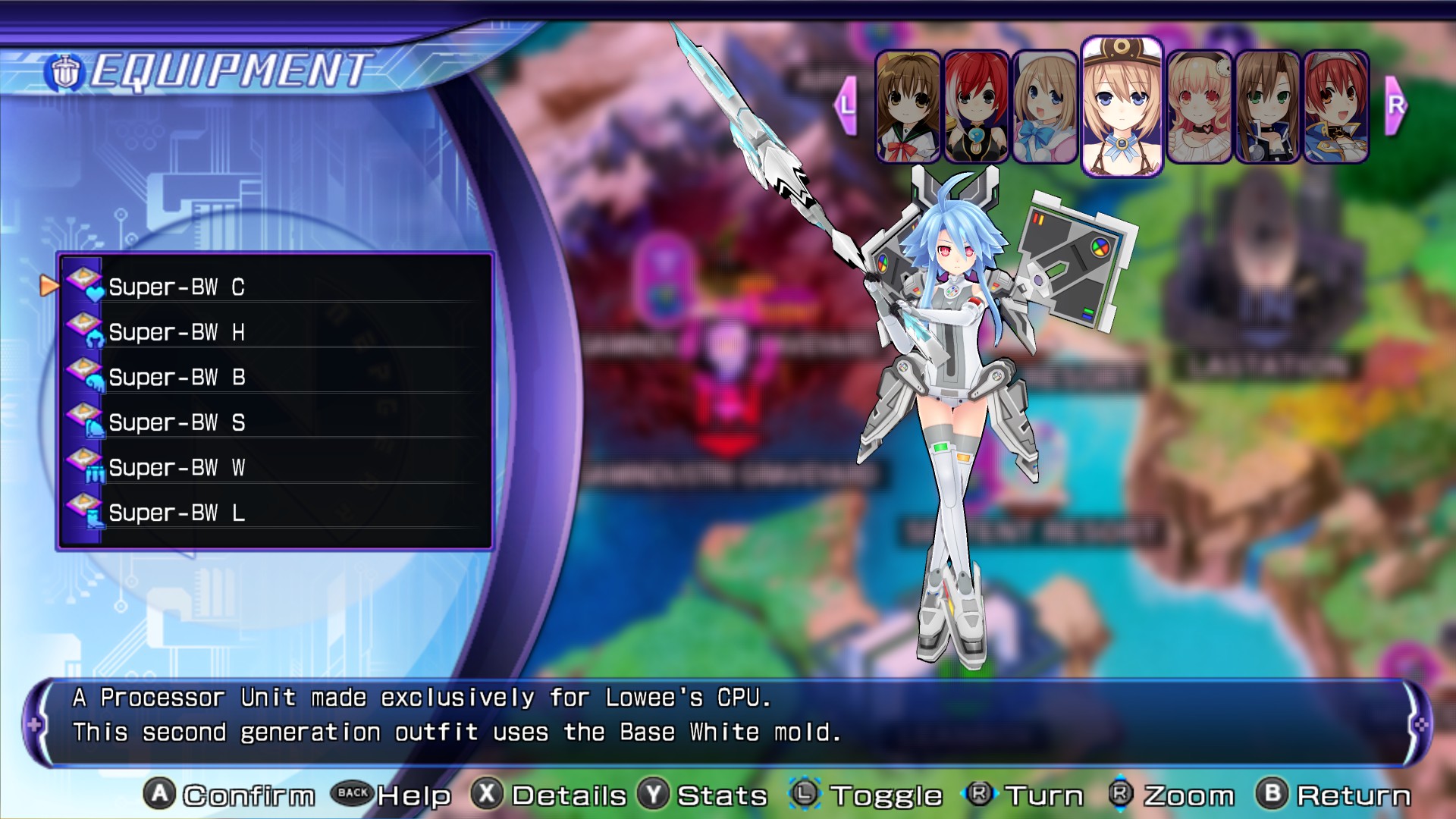Choose the red-haired character in blue coat
1456x819 pixels.
click(x=1335, y=107)
